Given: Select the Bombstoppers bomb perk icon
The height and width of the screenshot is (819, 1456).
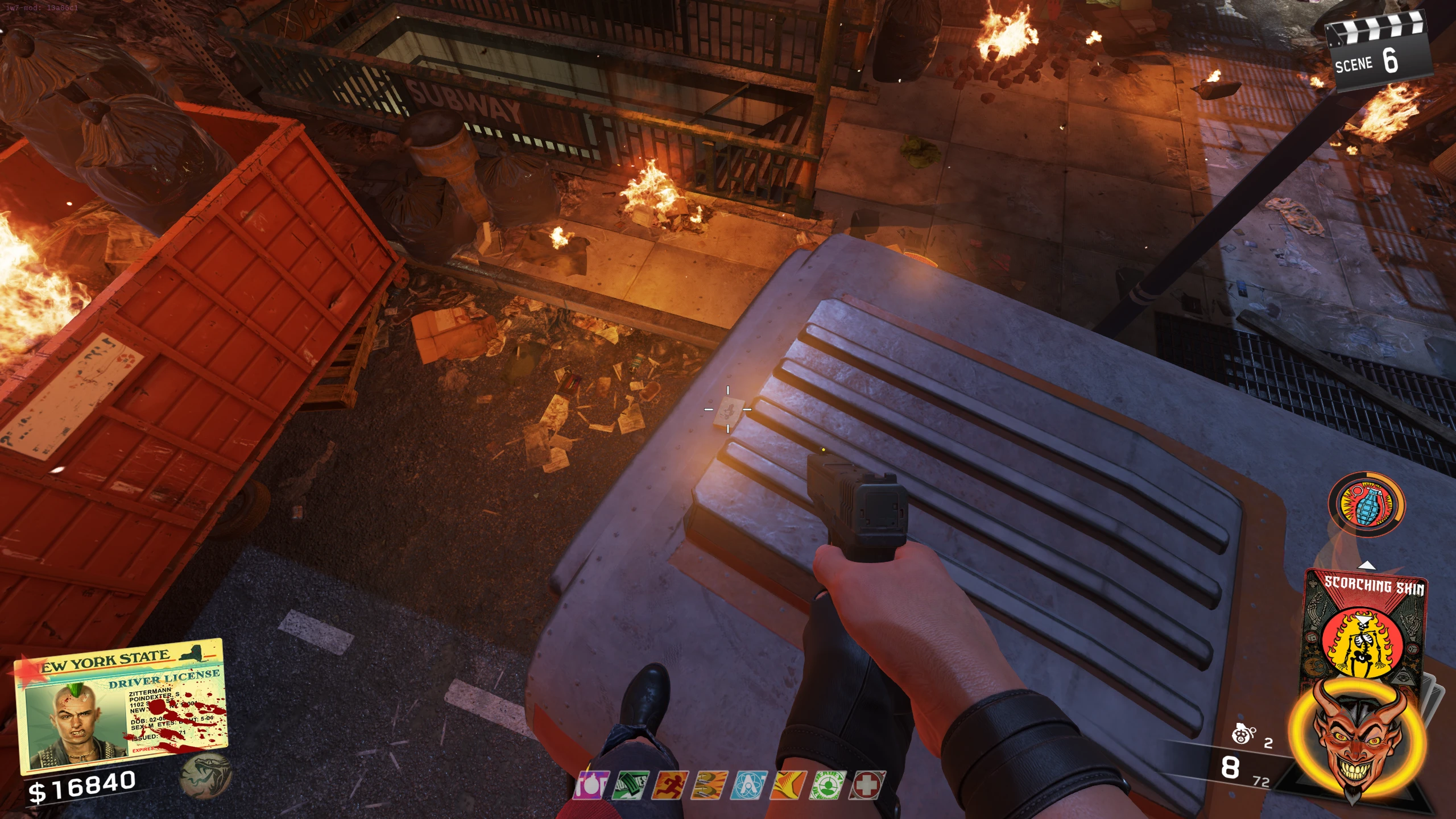Looking at the screenshot, I should [591, 785].
